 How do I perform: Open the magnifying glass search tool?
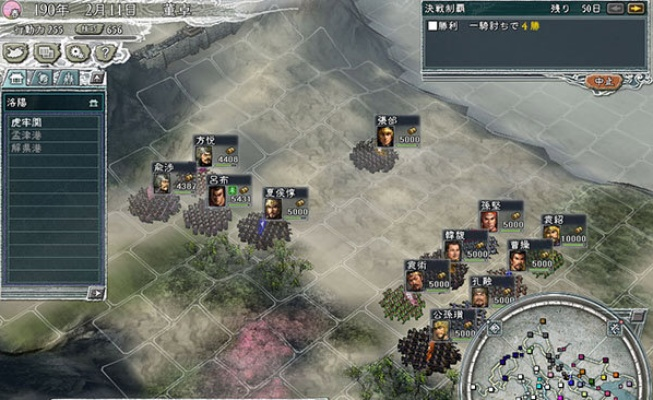pos(75,52)
